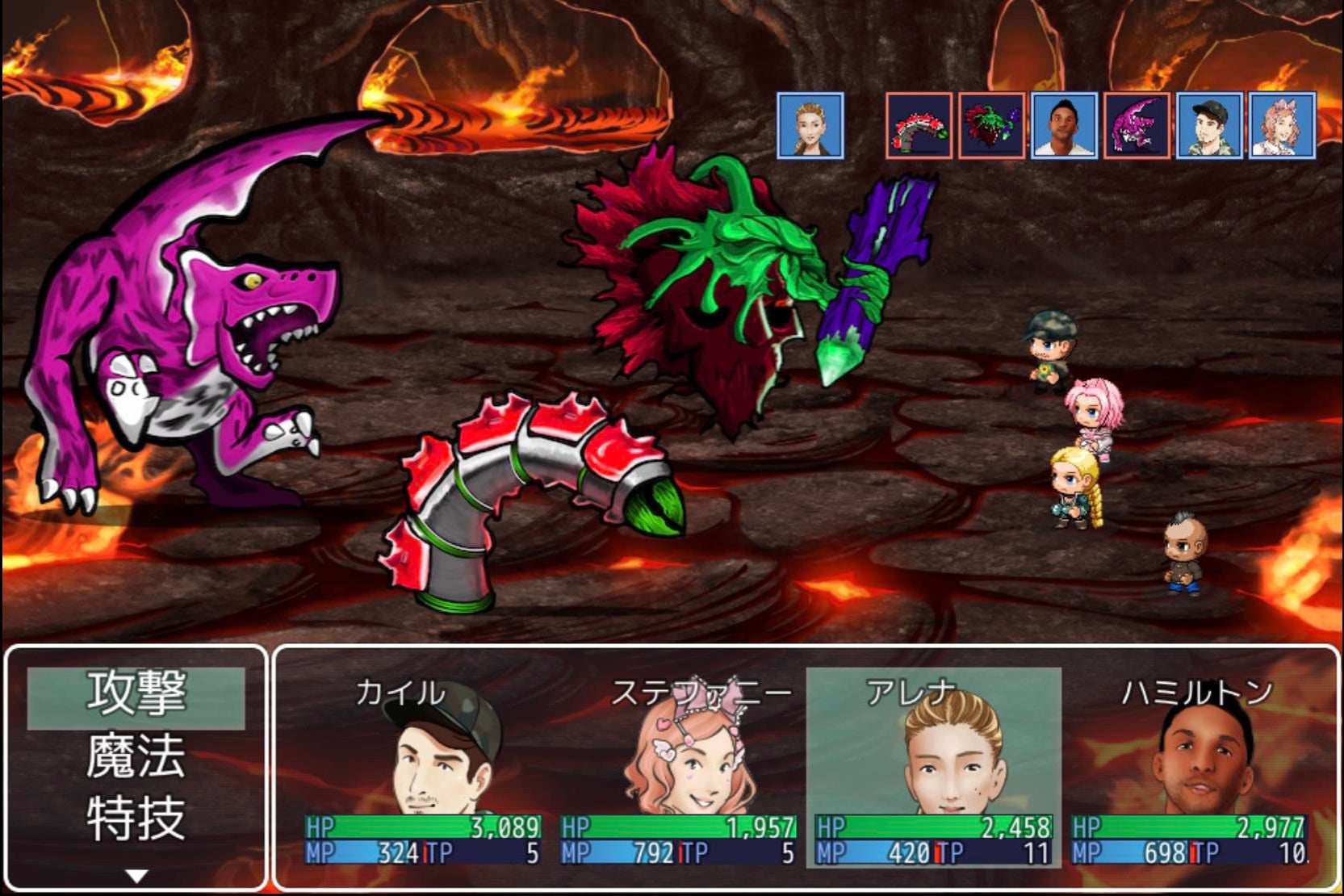Select カイル's party status panel
Screen dimensions: 1344x896
click(x=423, y=768)
